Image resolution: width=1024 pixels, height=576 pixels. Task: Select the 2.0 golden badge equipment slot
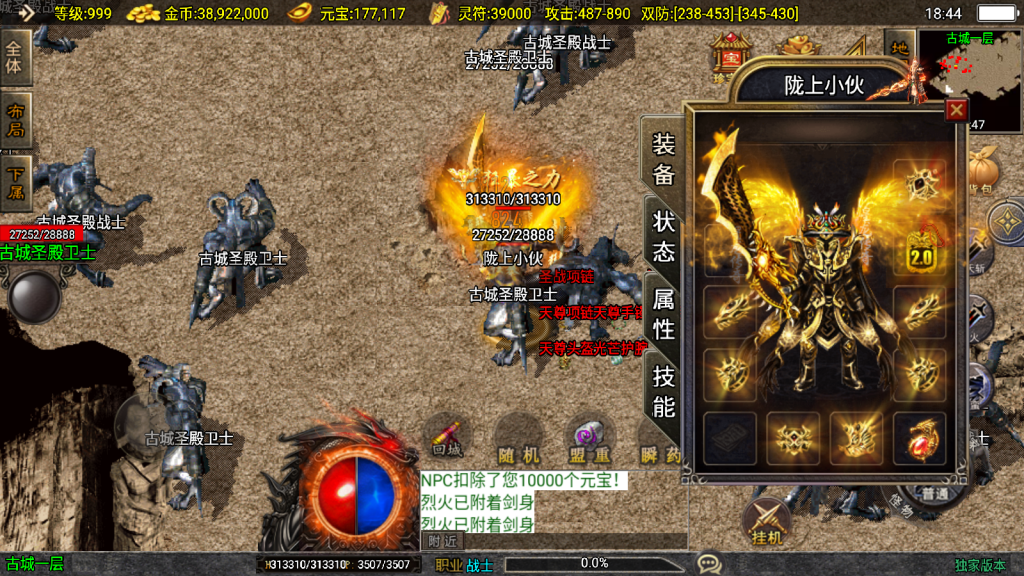919,250
